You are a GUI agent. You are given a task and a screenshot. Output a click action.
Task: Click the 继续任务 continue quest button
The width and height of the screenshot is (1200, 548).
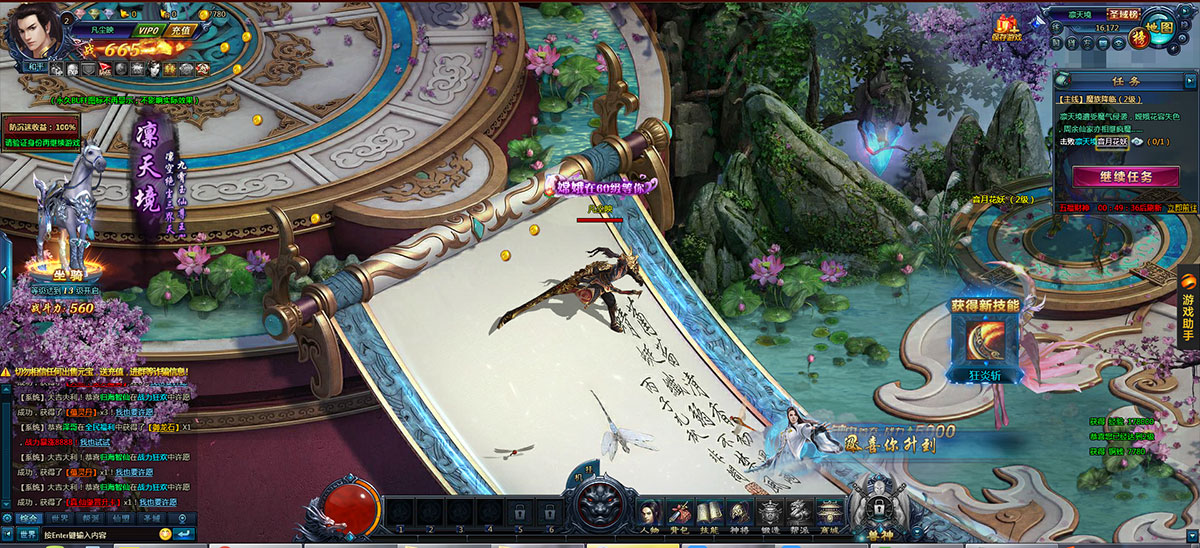click(1125, 176)
